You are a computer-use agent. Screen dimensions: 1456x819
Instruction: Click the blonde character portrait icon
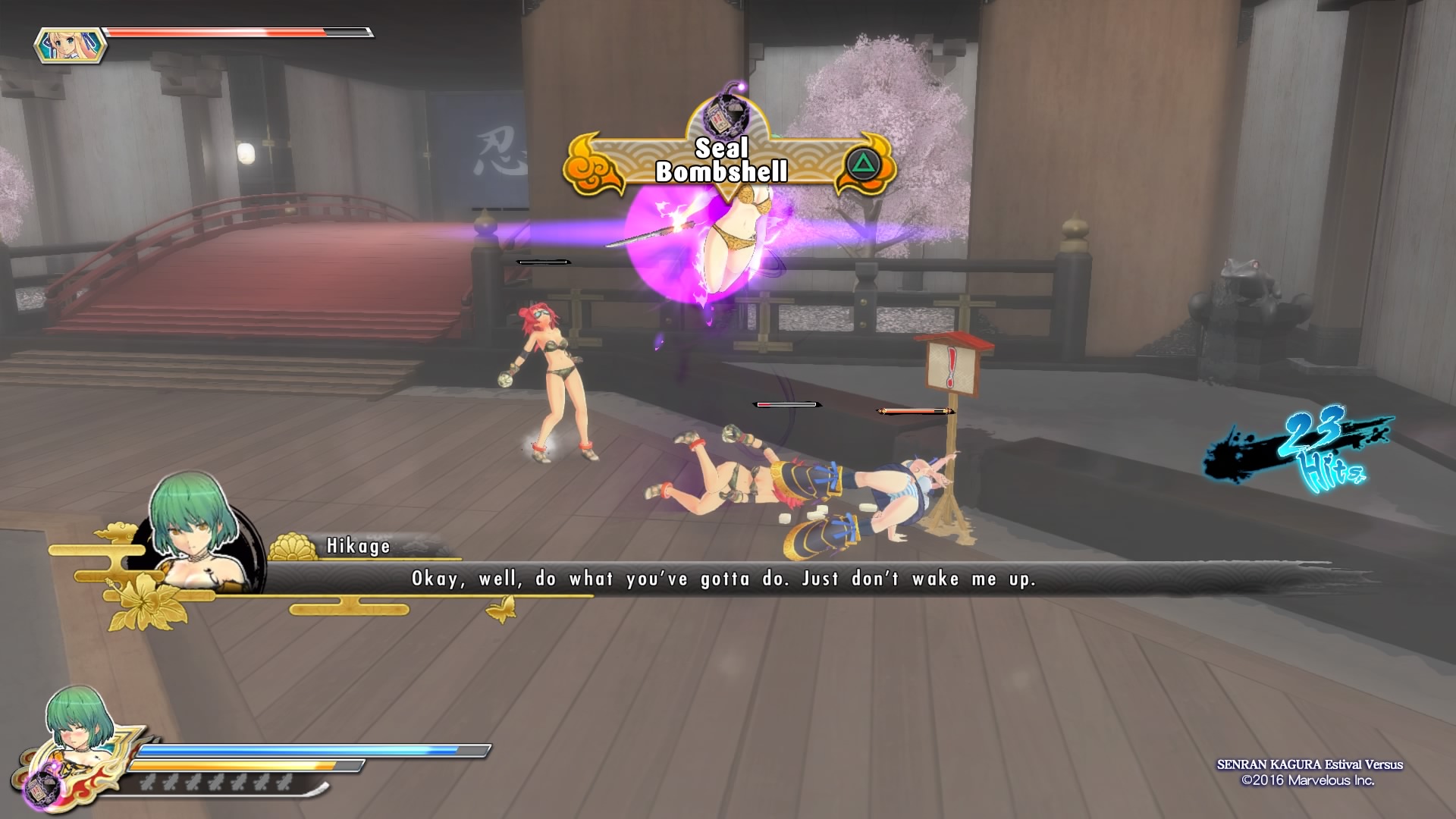pyautogui.click(x=70, y=45)
